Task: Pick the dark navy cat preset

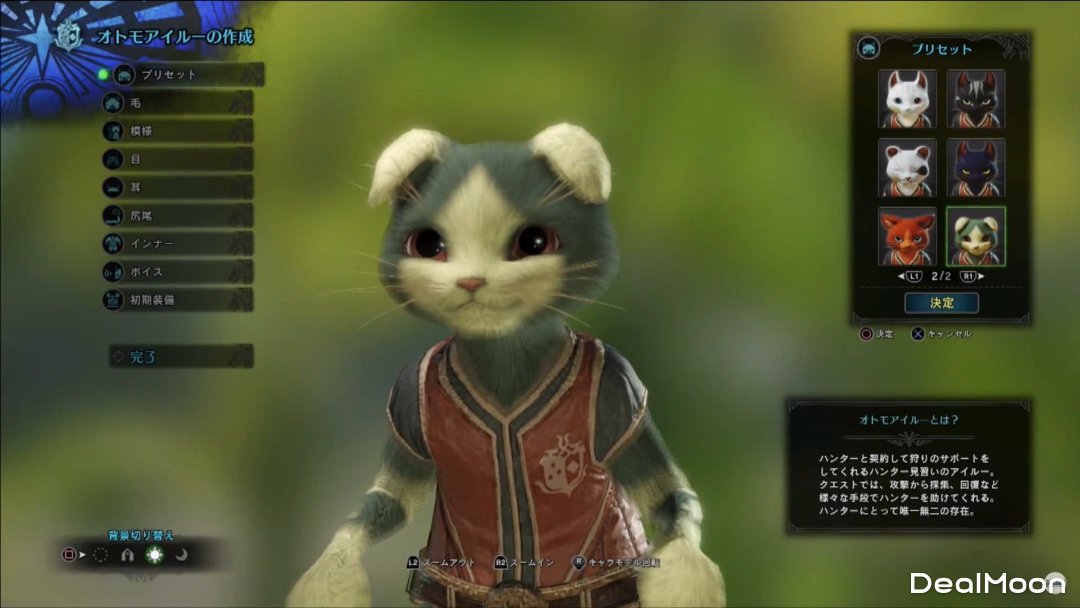Action: (976, 167)
